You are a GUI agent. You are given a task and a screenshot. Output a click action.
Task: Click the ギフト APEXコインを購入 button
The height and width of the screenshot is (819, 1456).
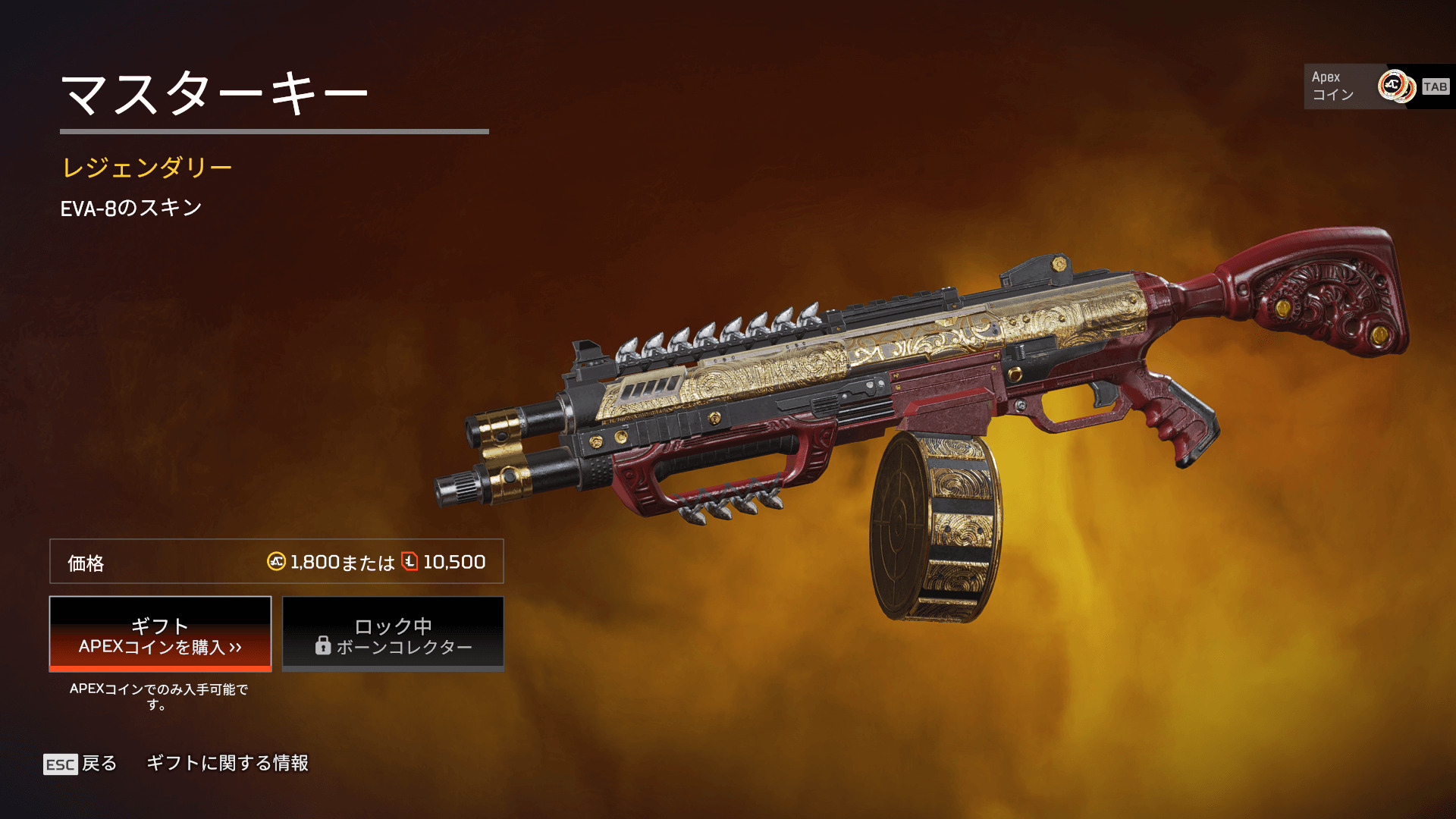(x=160, y=634)
